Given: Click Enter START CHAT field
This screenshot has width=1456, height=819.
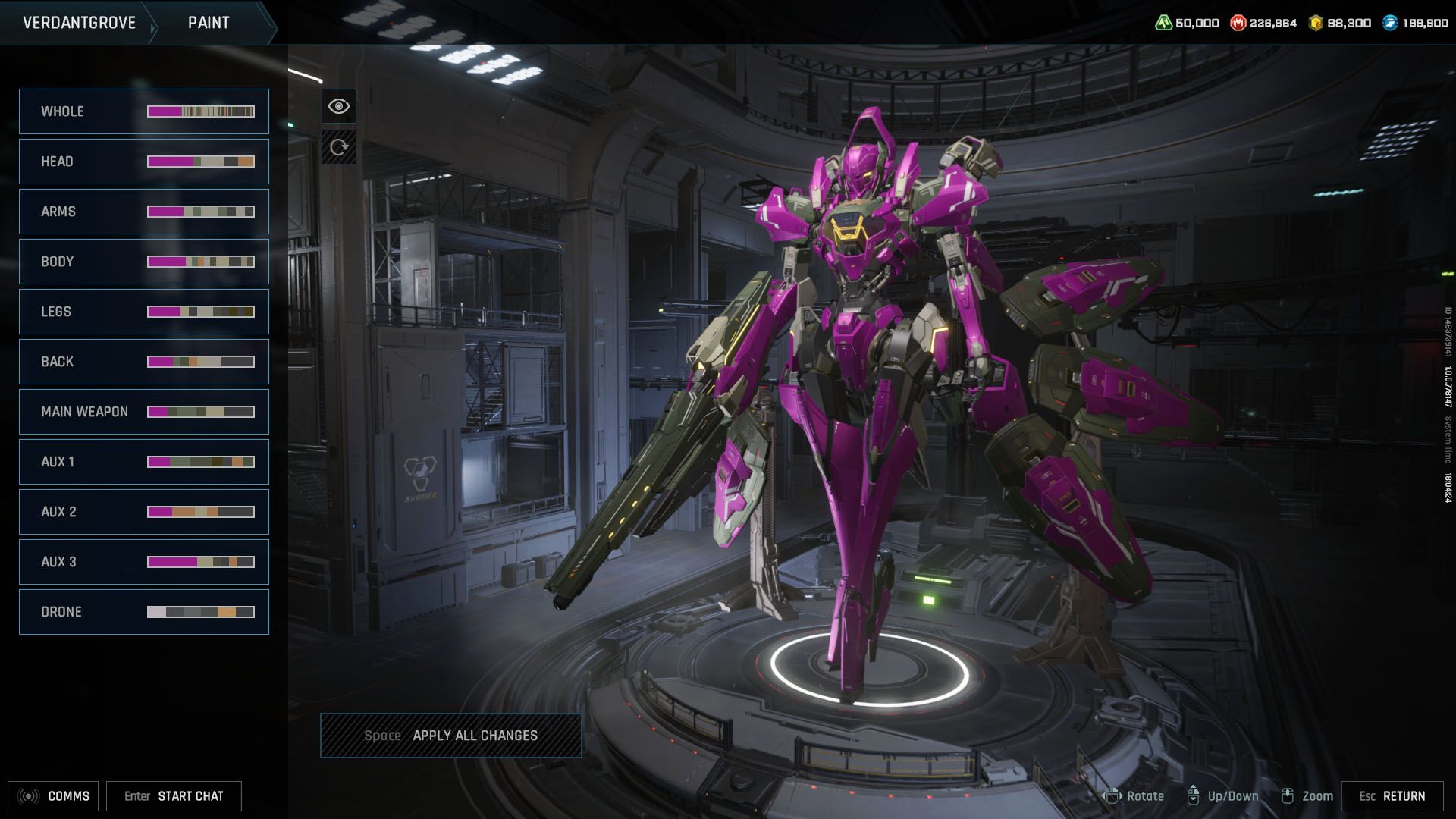Looking at the screenshot, I should pyautogui.click(x=174, y=796).
